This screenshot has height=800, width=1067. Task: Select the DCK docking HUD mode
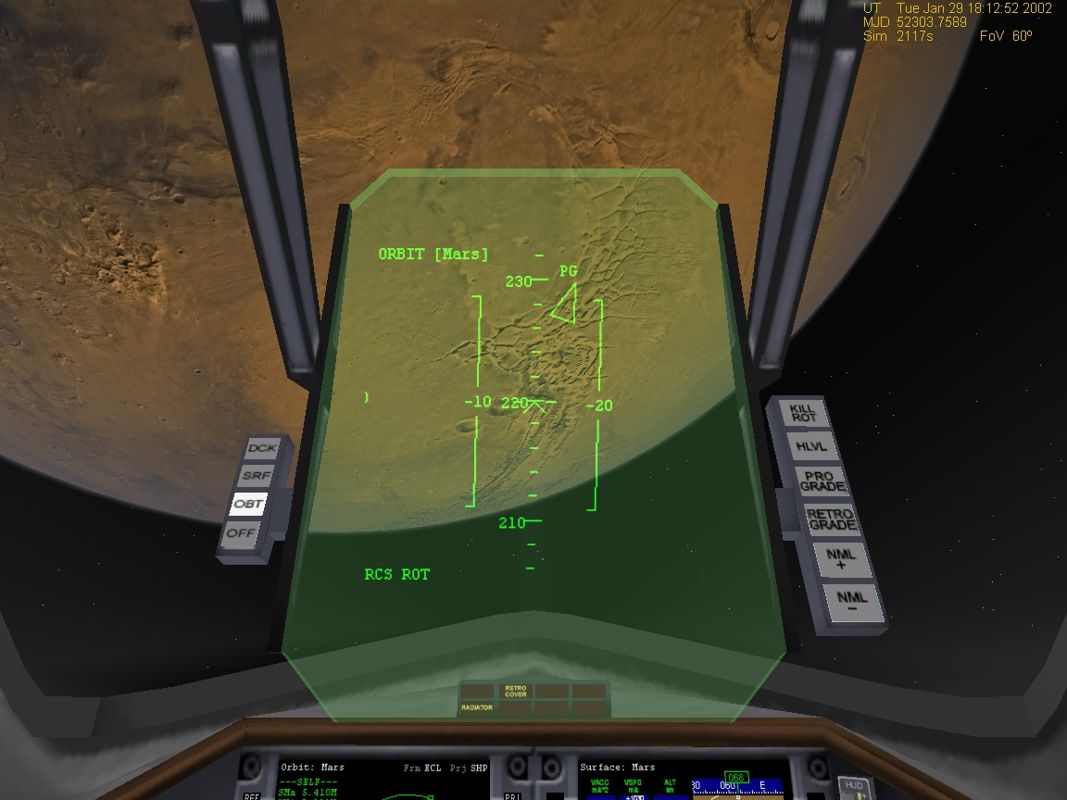tap(263, 449)
